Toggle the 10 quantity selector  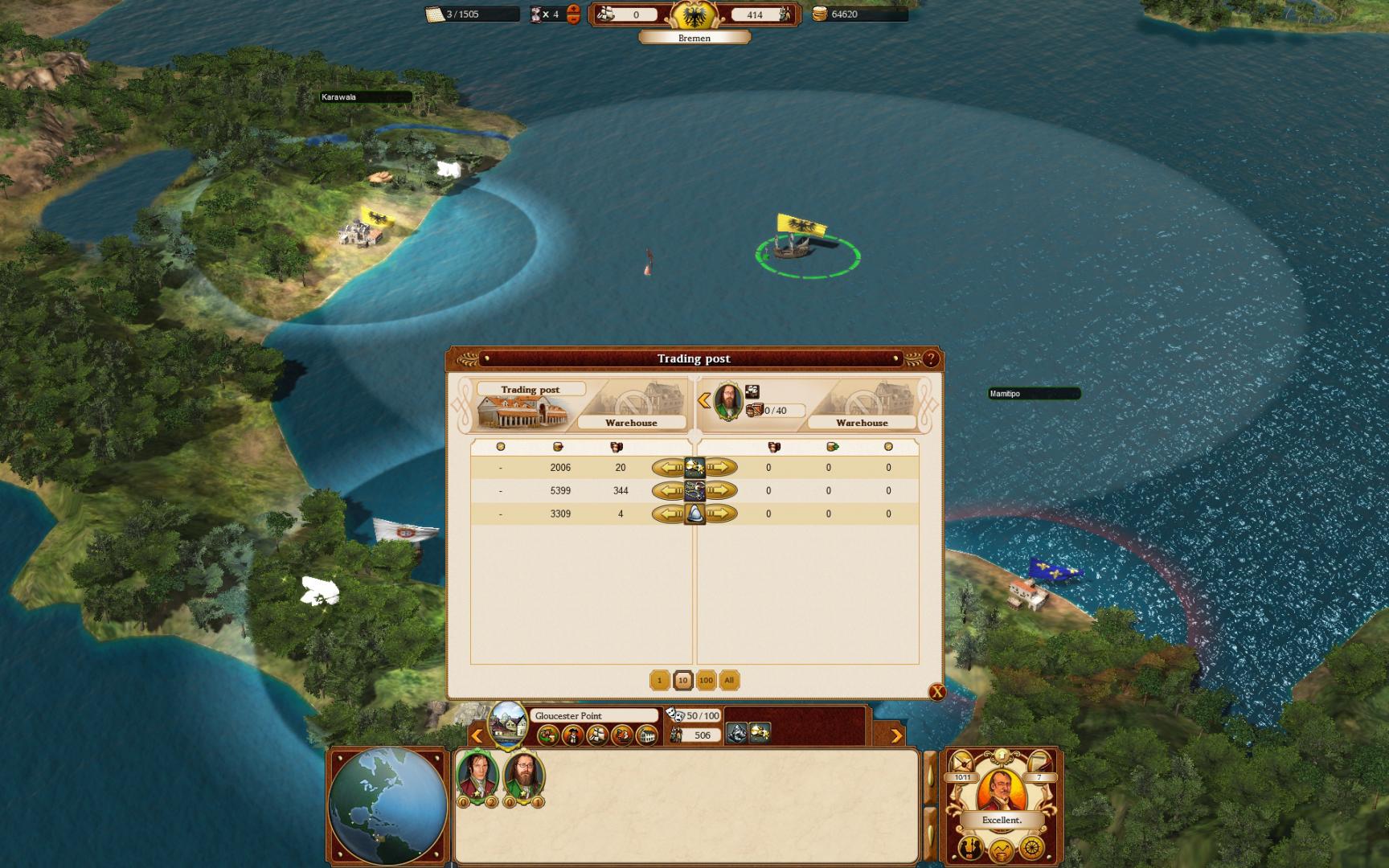click(682, 680)
